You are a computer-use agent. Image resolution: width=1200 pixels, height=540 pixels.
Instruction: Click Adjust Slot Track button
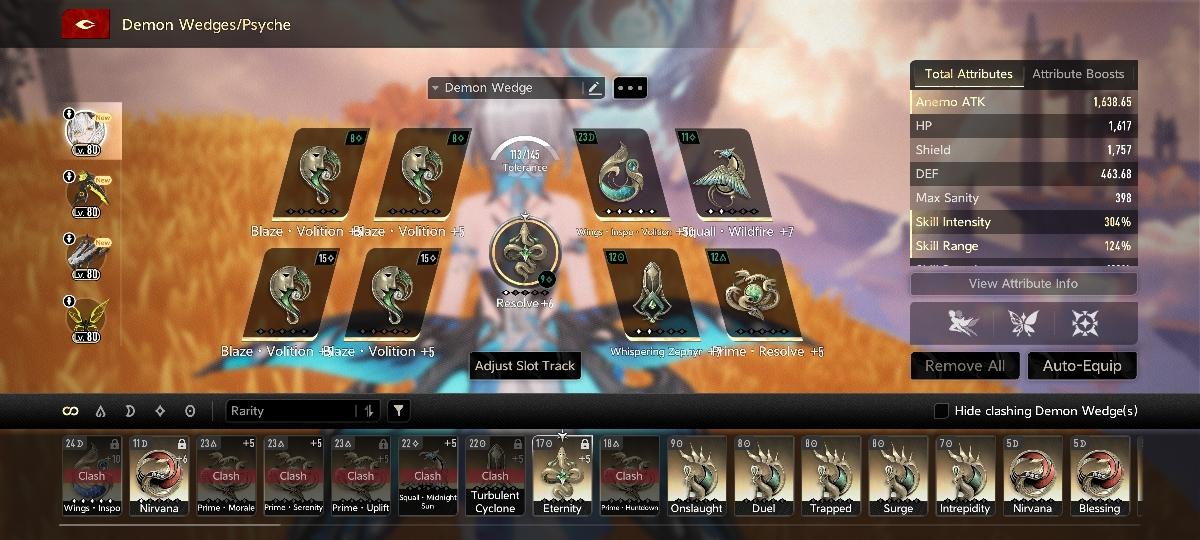click(x=525, y=366)
